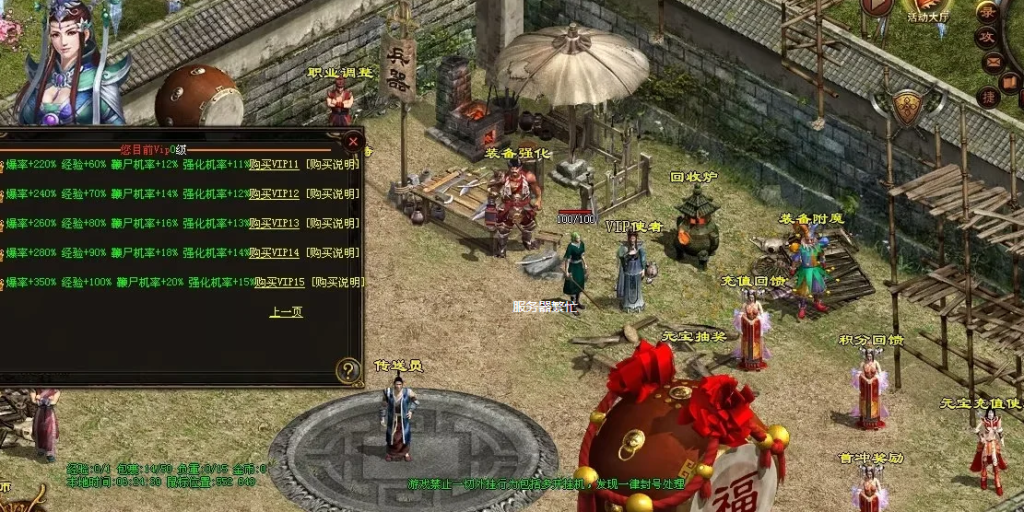Open the 活动大厅 activity hall
The height and width of the screenshot is (512, 1024).
pos(927,9)
